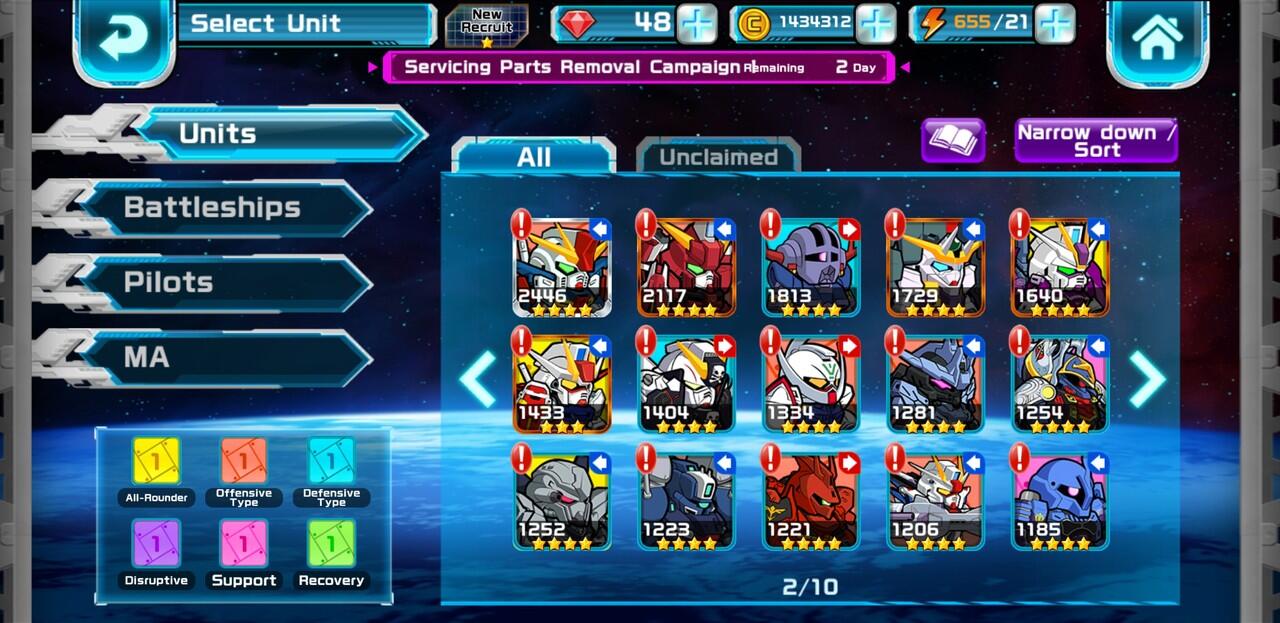
Task: Go to the next unit page
Action: [x=1147, y=379]
